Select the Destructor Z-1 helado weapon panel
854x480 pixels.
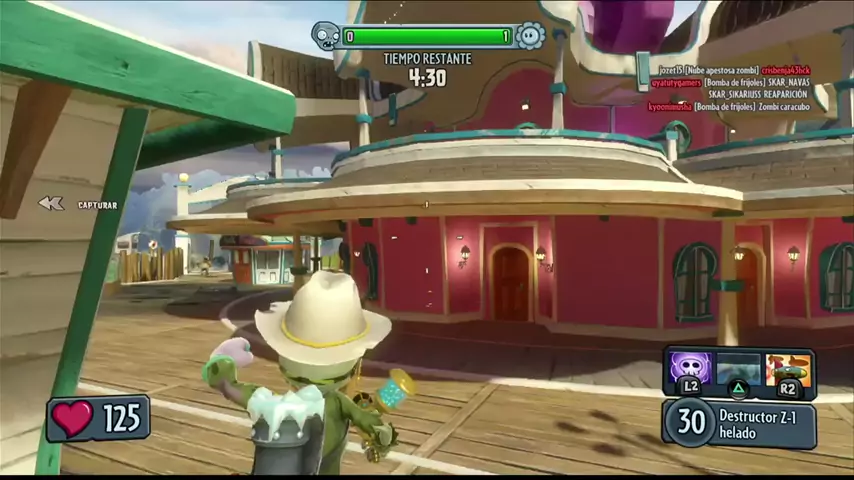tap(740, 422)
